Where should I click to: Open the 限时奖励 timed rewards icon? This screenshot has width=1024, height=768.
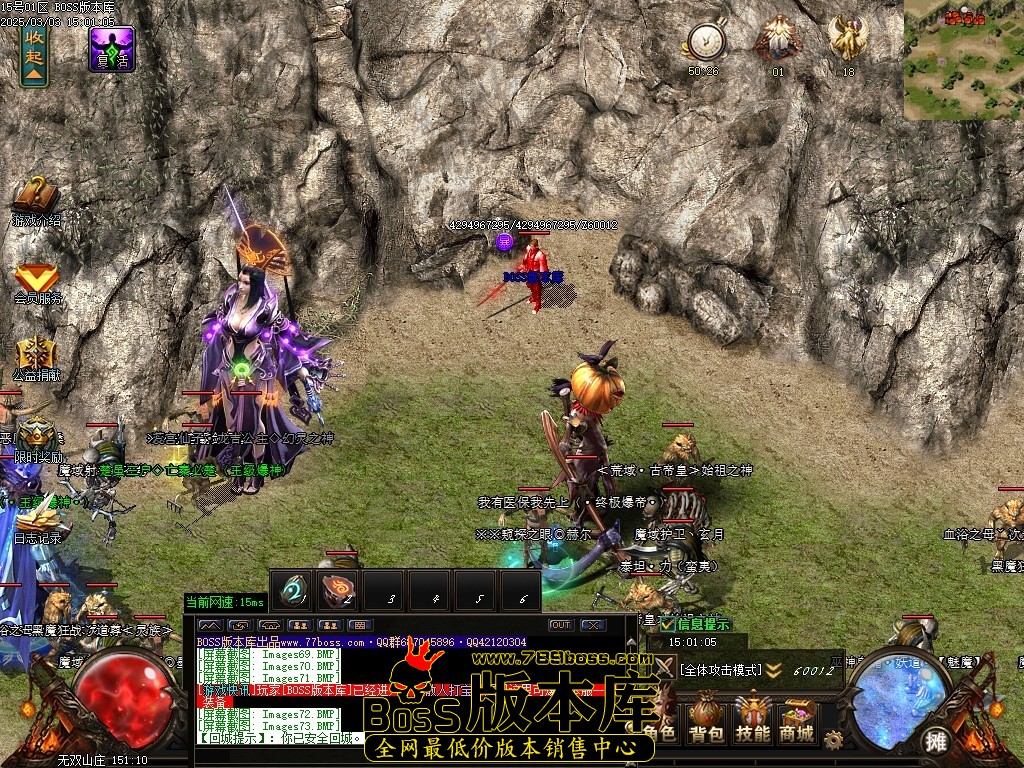click(x=37, y=436)
